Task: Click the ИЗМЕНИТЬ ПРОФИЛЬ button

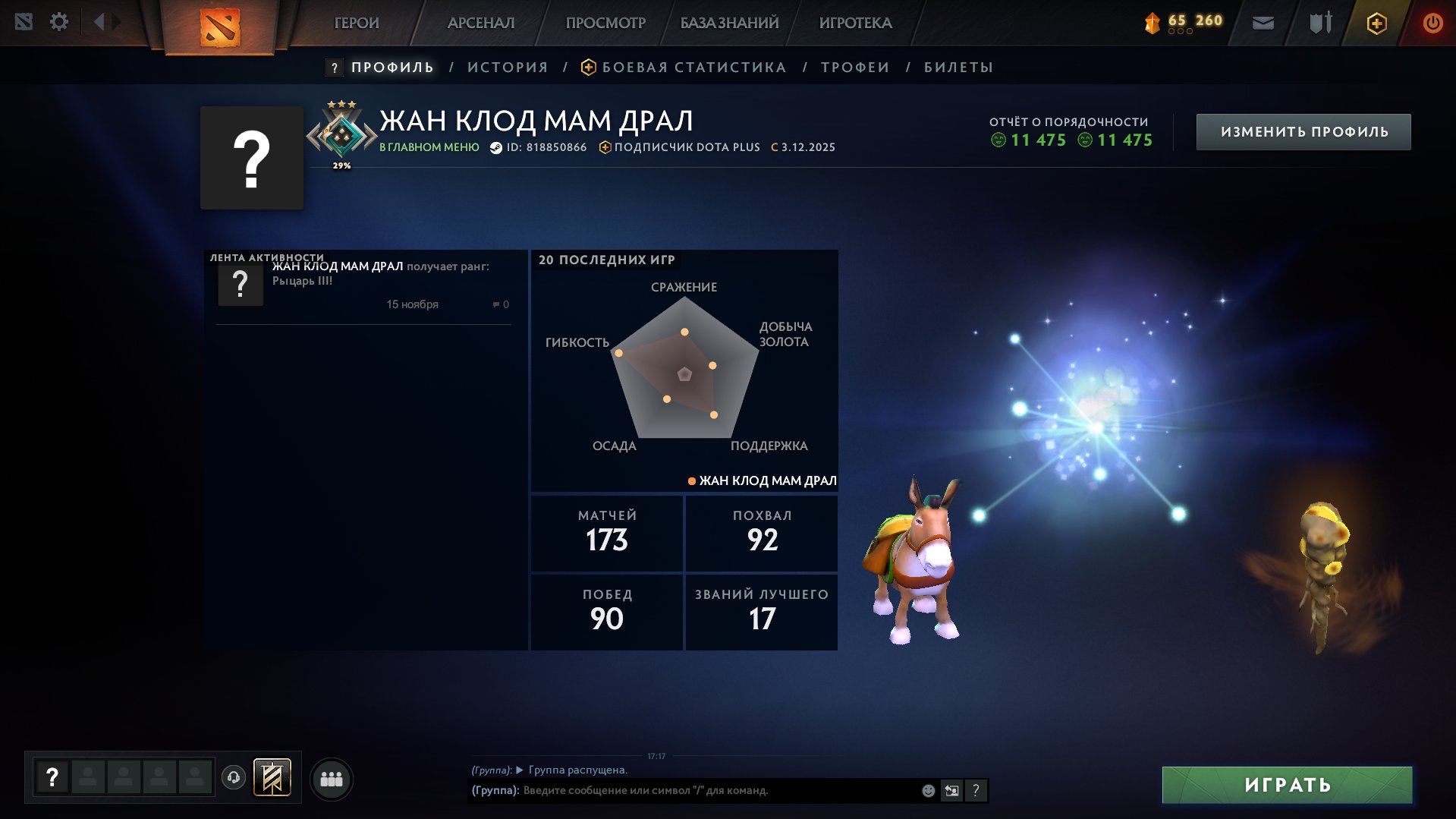Action: click(x=1303, y=132)
